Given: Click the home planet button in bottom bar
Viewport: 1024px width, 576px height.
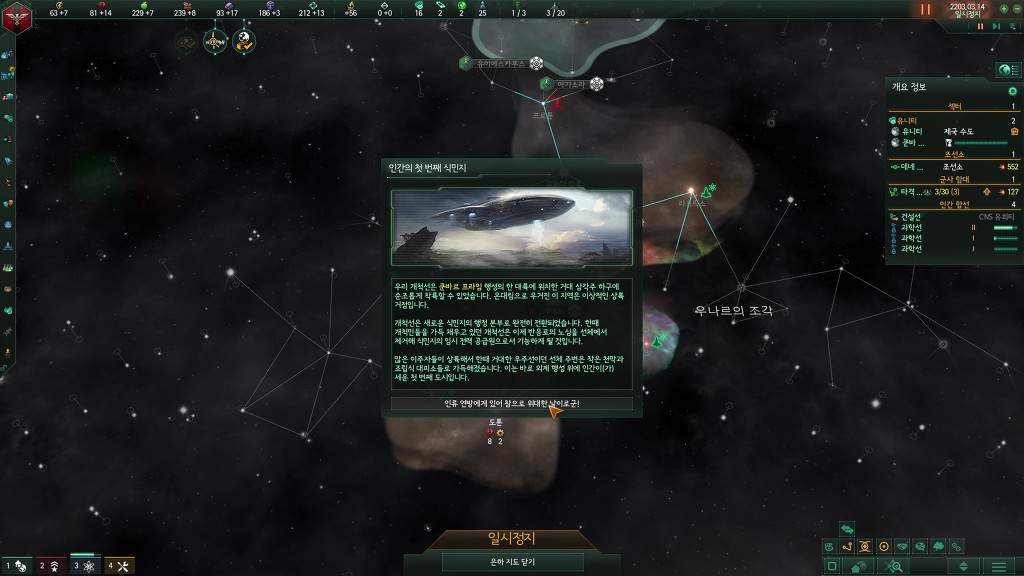Looking at the screenshot, I should [x=859, y=566].
